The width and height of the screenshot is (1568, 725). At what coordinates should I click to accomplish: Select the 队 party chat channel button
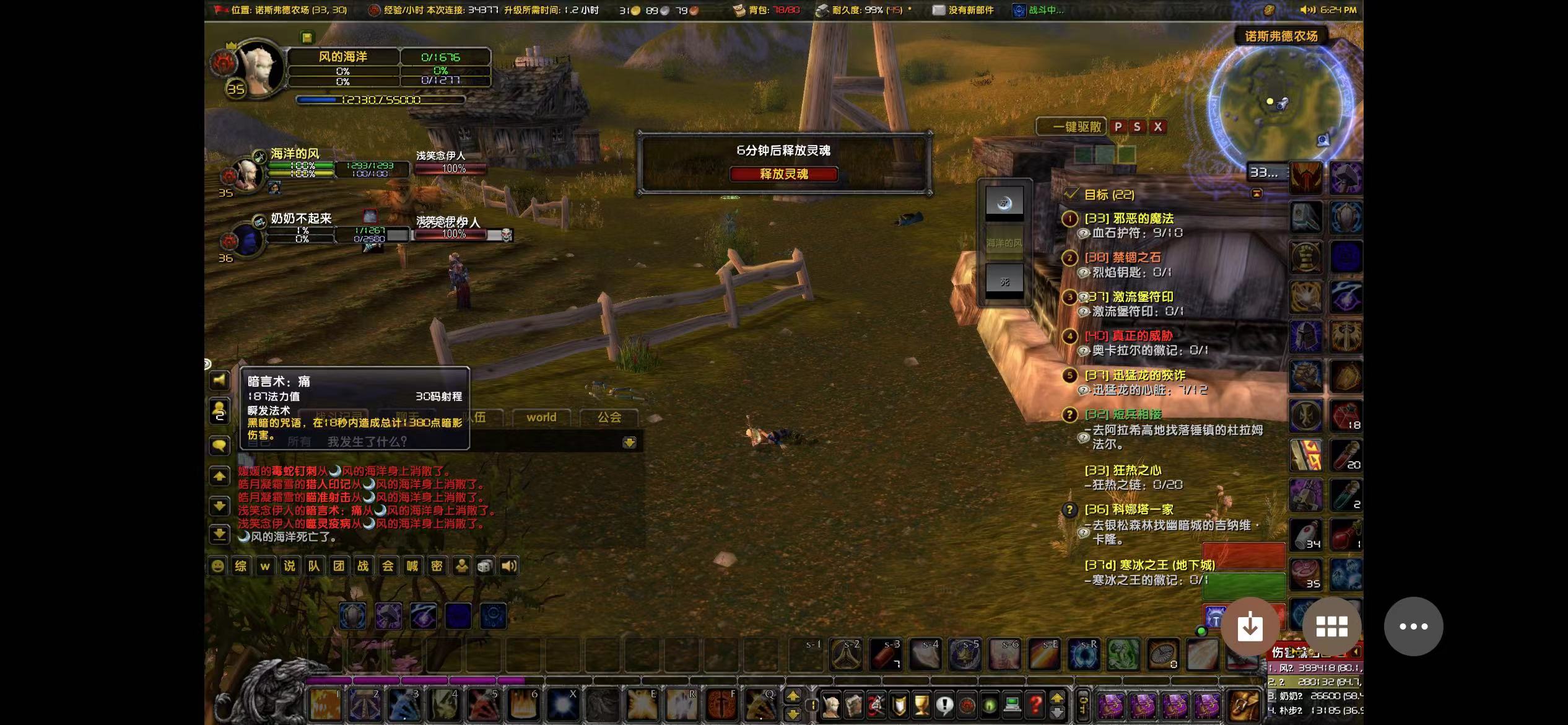point(314,566)
